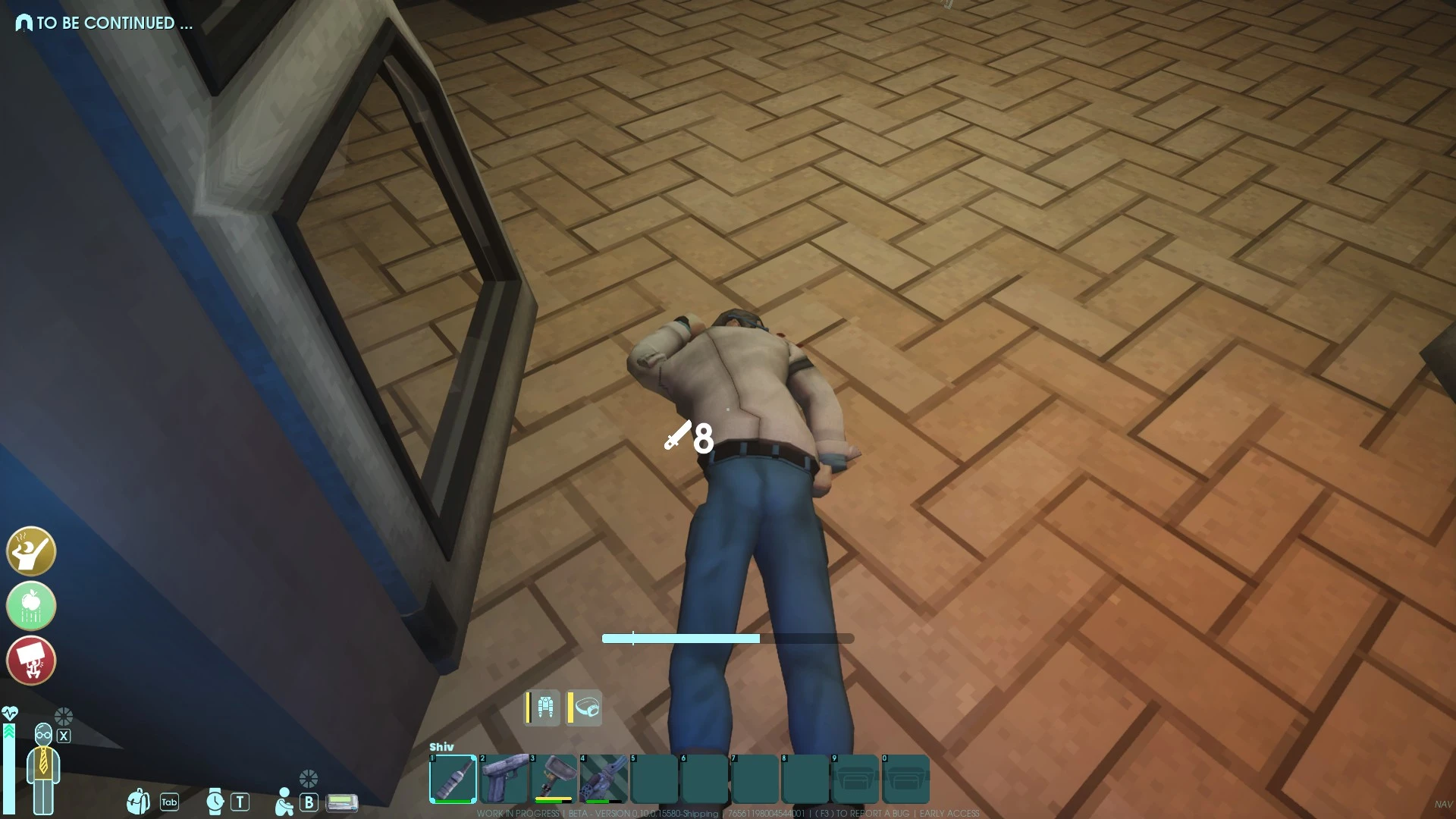Select the hammer in hotbar slot 3
This screenshot has height=819, width=1456.
click(x=554, y=779)
